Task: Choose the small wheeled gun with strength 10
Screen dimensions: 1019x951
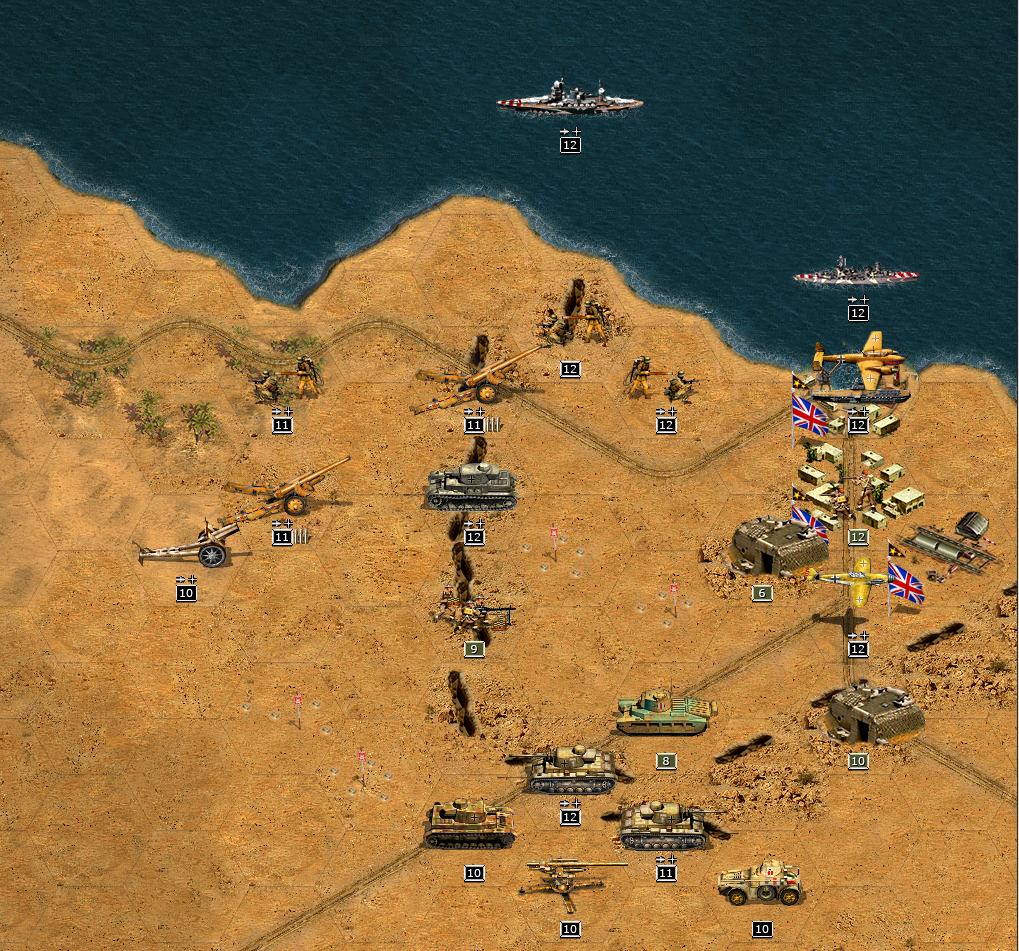Action: [x=188, y=546]
